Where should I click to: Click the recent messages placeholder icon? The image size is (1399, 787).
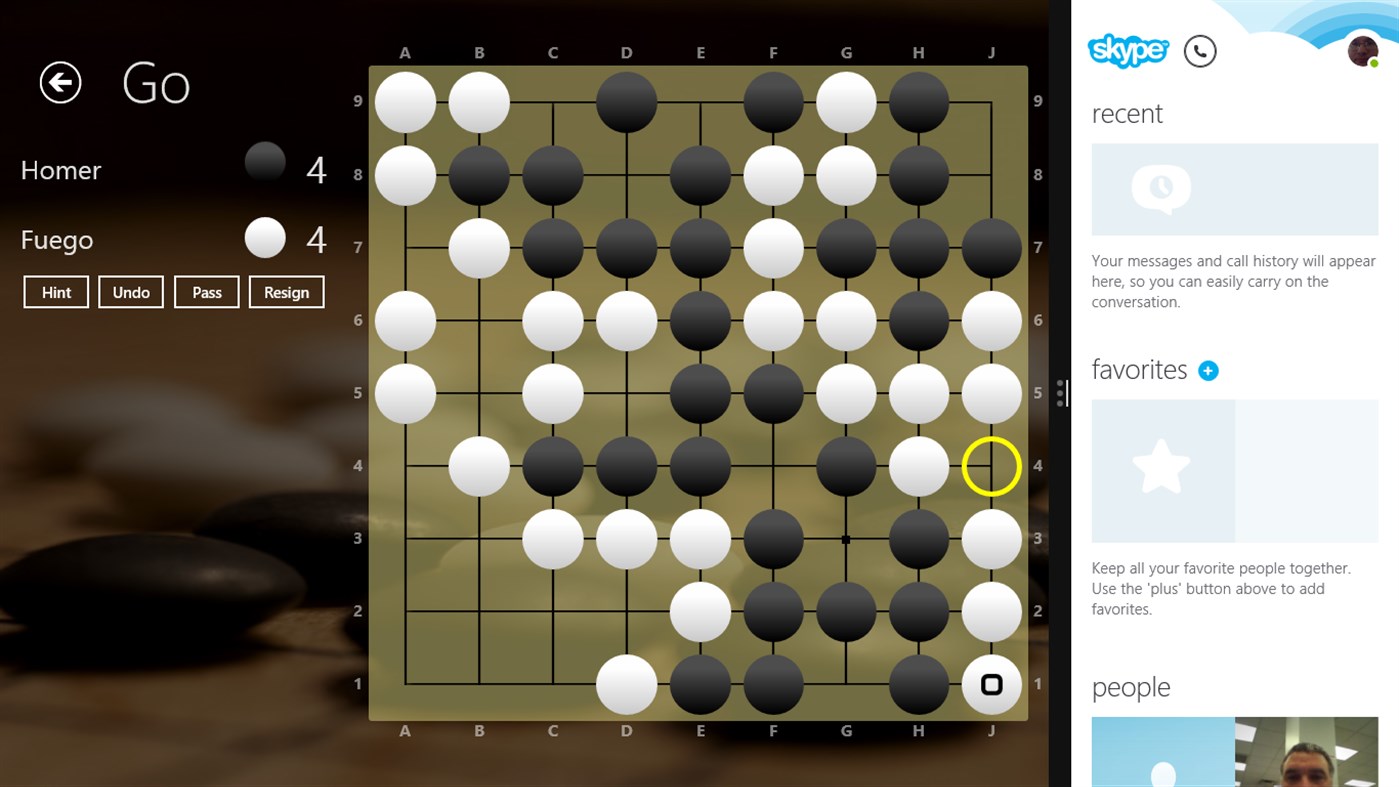click(1160, 189)
